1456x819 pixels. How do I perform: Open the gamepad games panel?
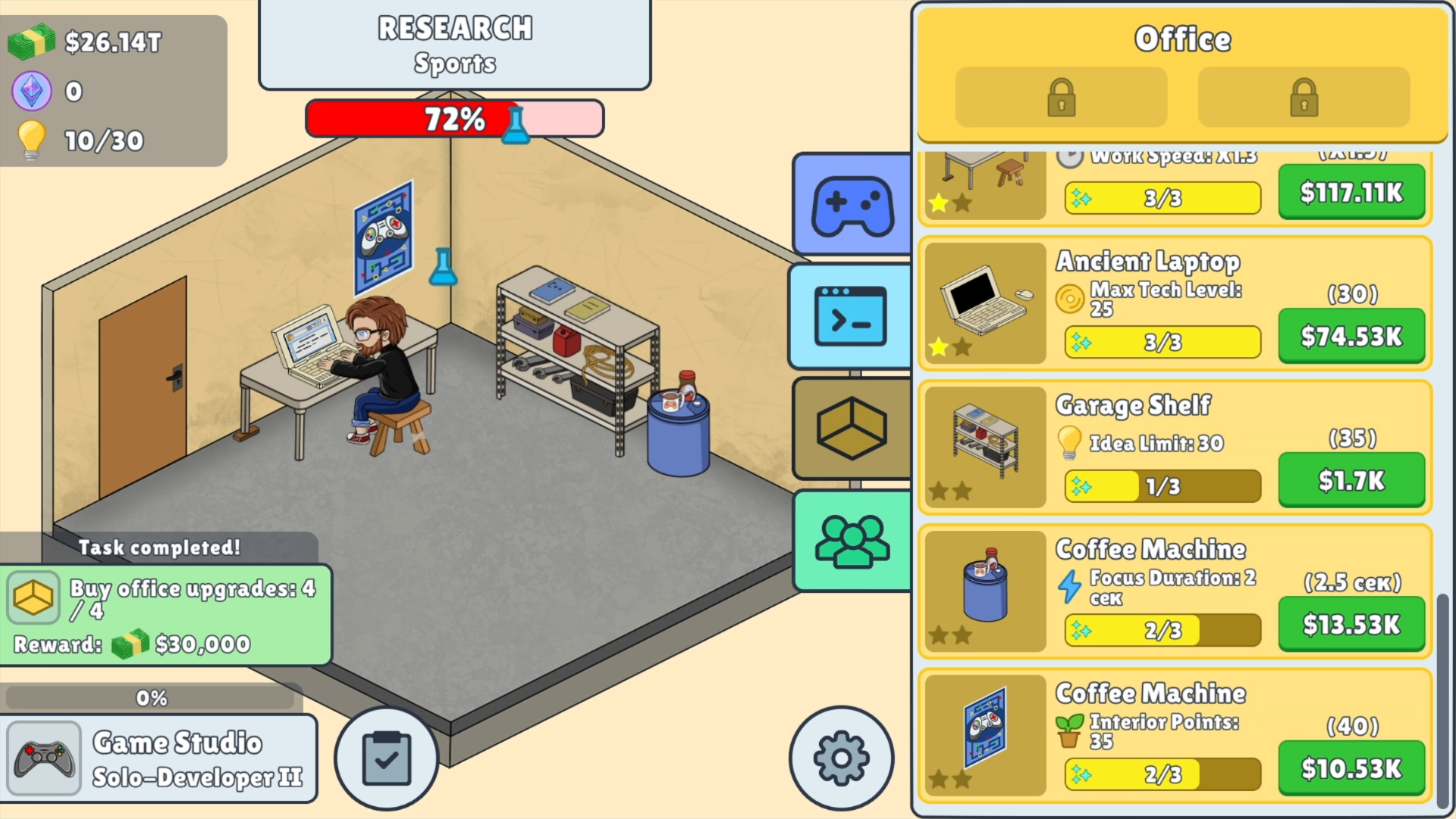coord(851,203)
